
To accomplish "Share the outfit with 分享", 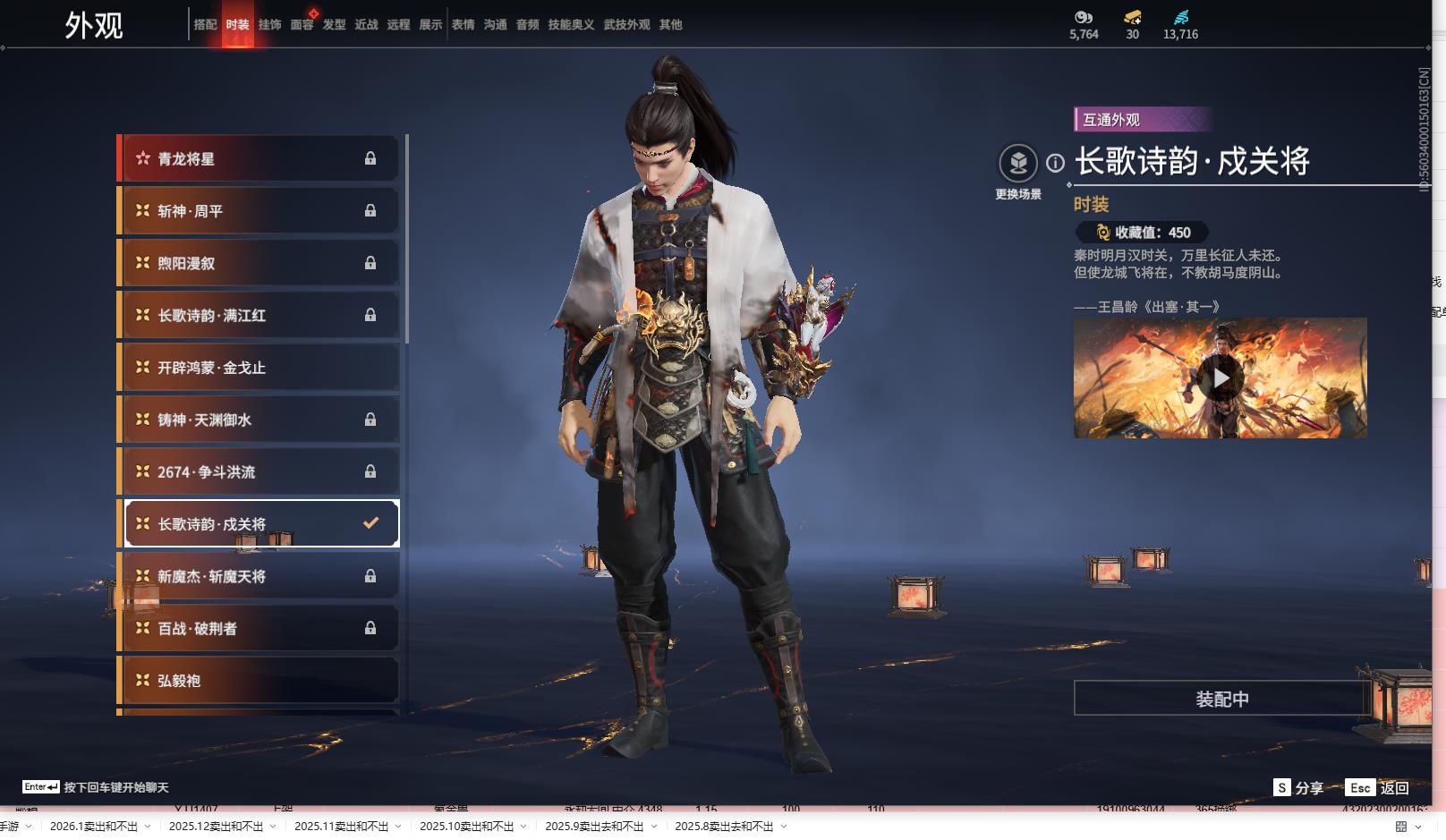I will 1299,788.
